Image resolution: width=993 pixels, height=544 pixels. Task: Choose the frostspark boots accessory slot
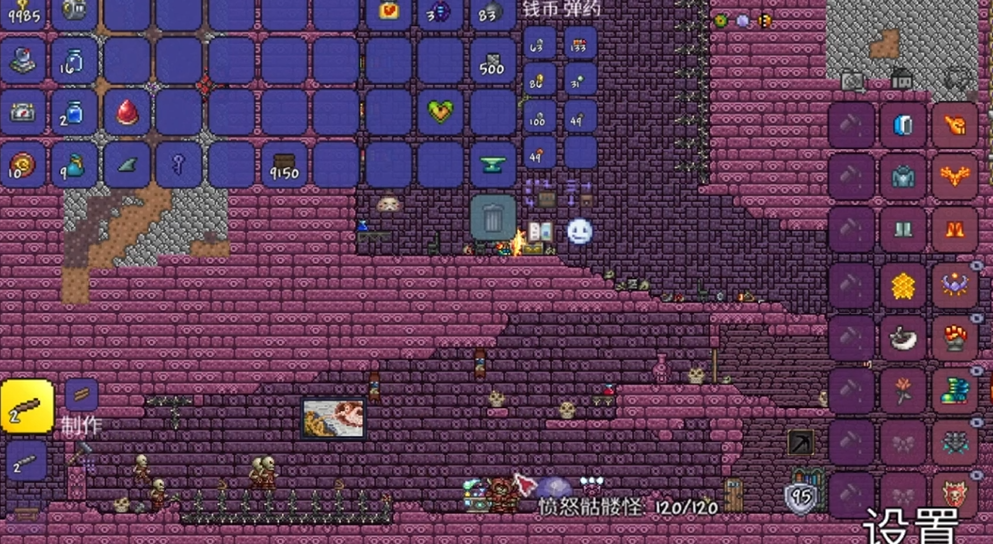(954, 391)
